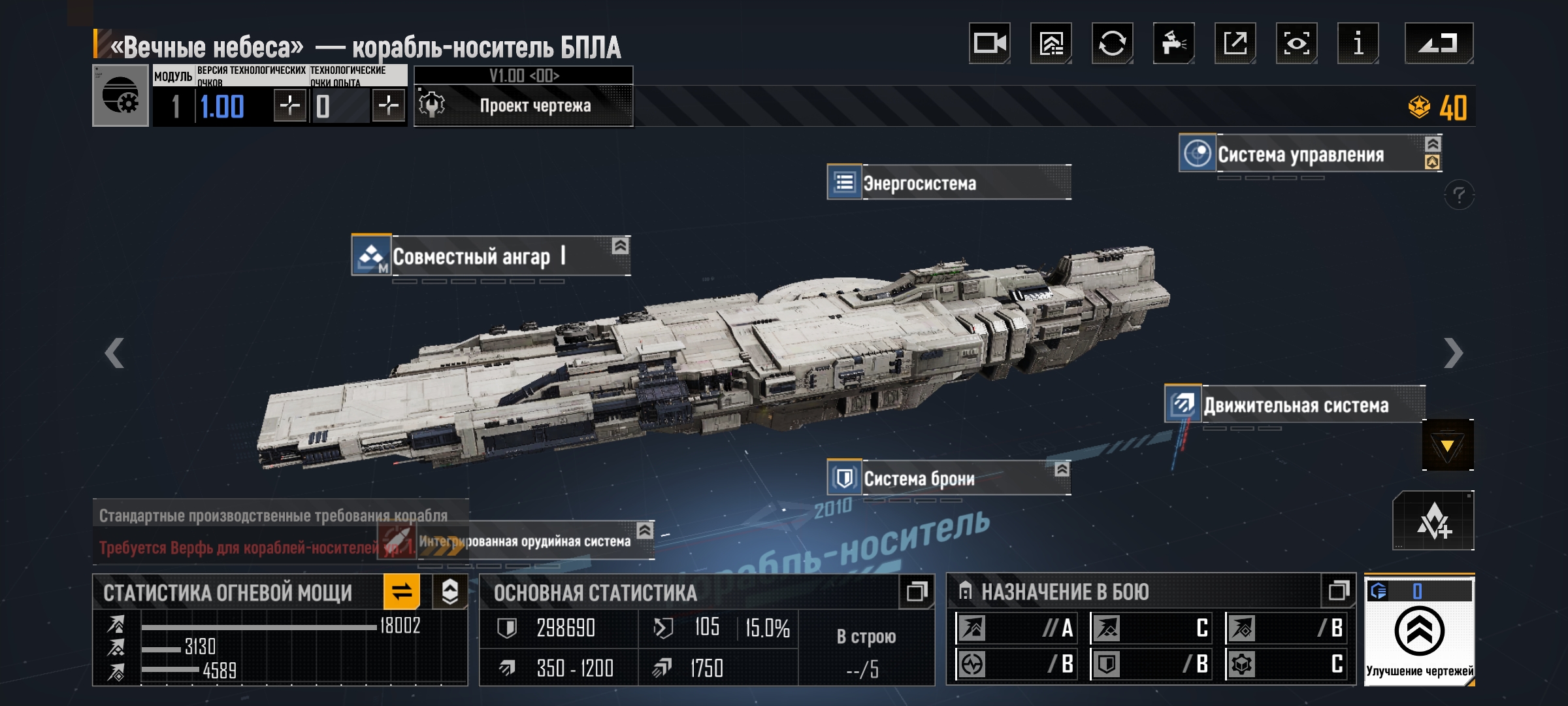Toggle firepower stats with yellow swap button
Screen dimensions: 1568x706
401,592
